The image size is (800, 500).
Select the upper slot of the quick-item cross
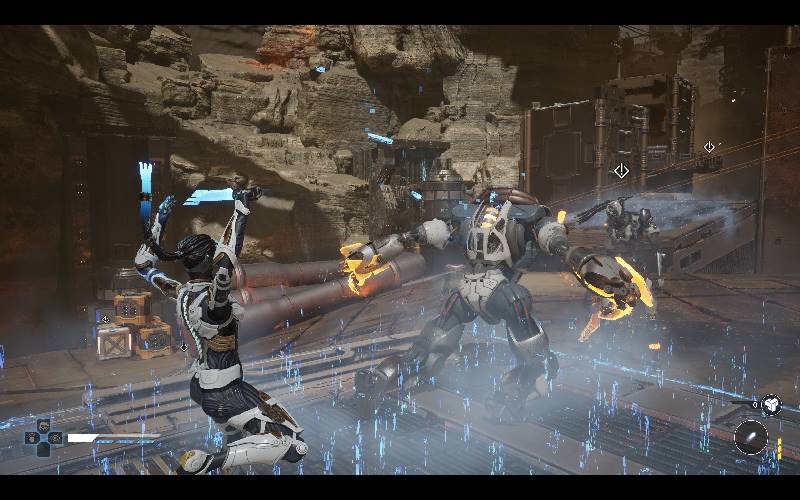(x=44, y=426)
